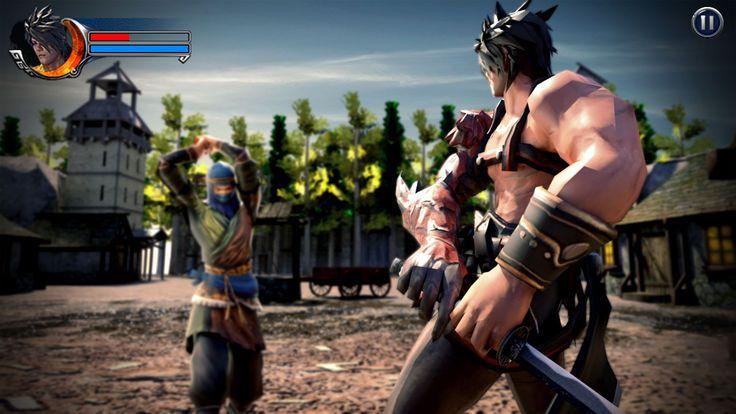Viewport: 736px width, 414px height.
Task: Tap the hero portrait icon
Action: [45, 43]
